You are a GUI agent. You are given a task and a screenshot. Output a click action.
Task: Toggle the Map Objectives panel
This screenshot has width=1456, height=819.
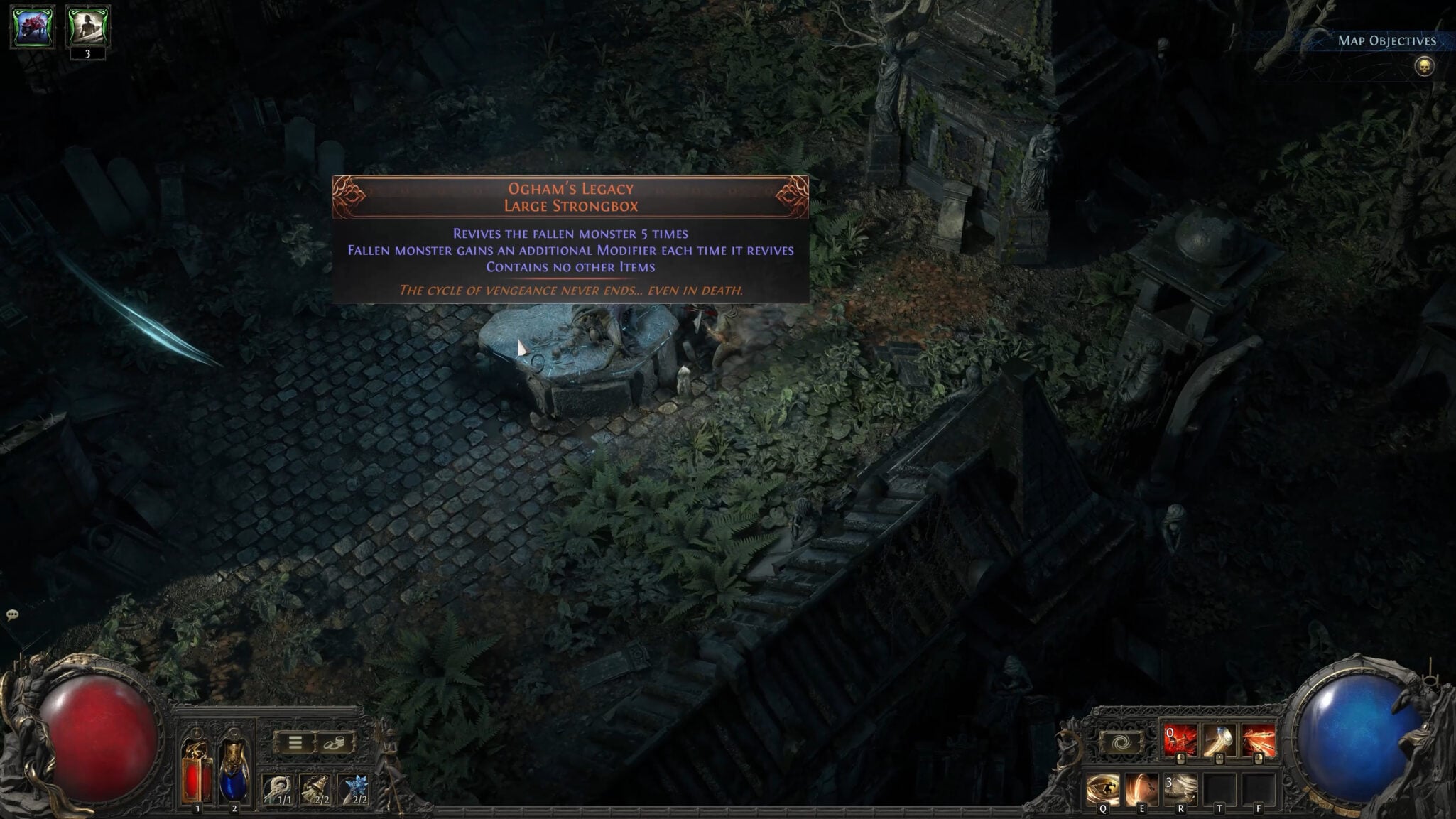[x=1386, y=40]
